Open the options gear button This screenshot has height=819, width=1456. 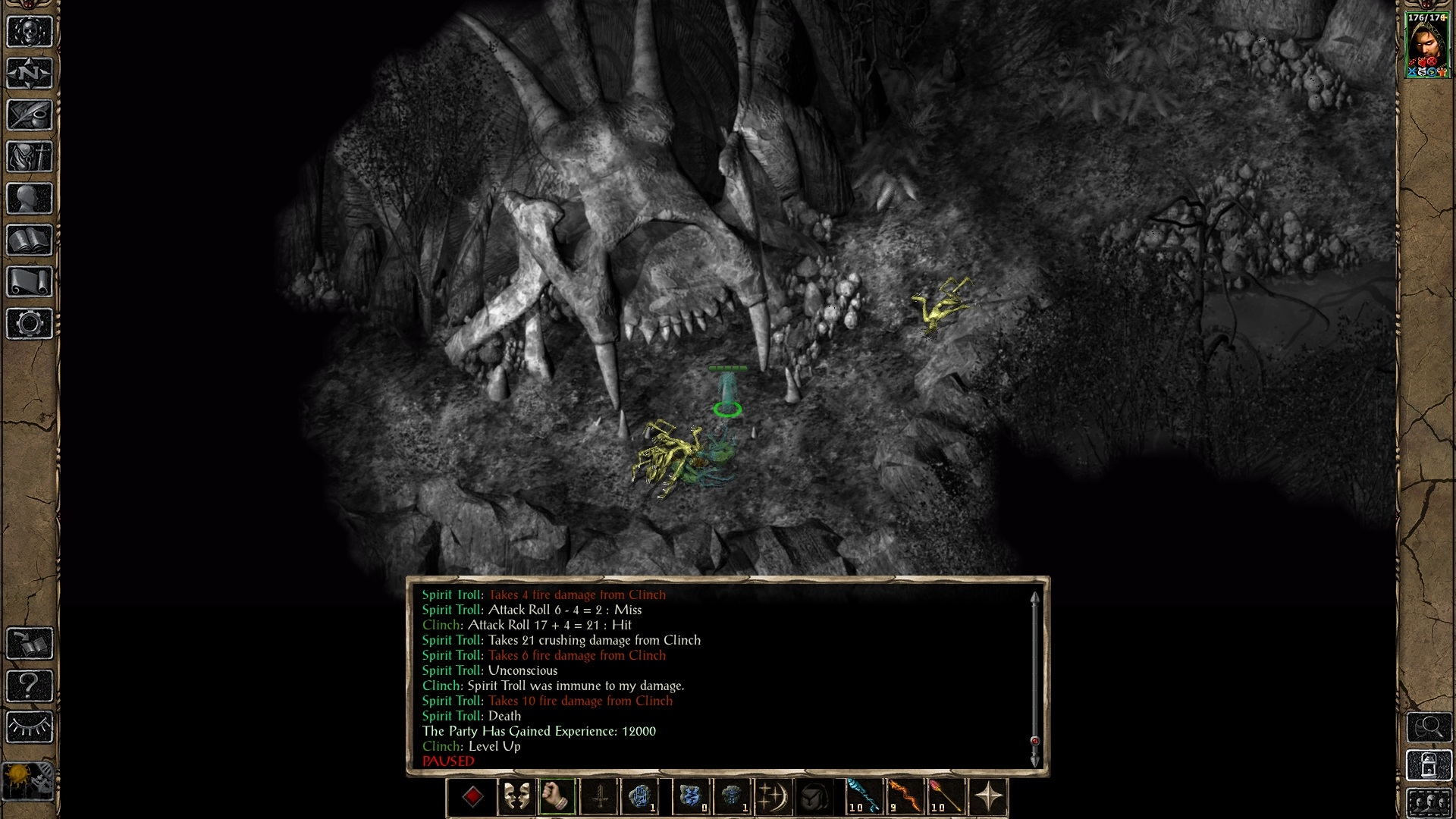[30, 324]
